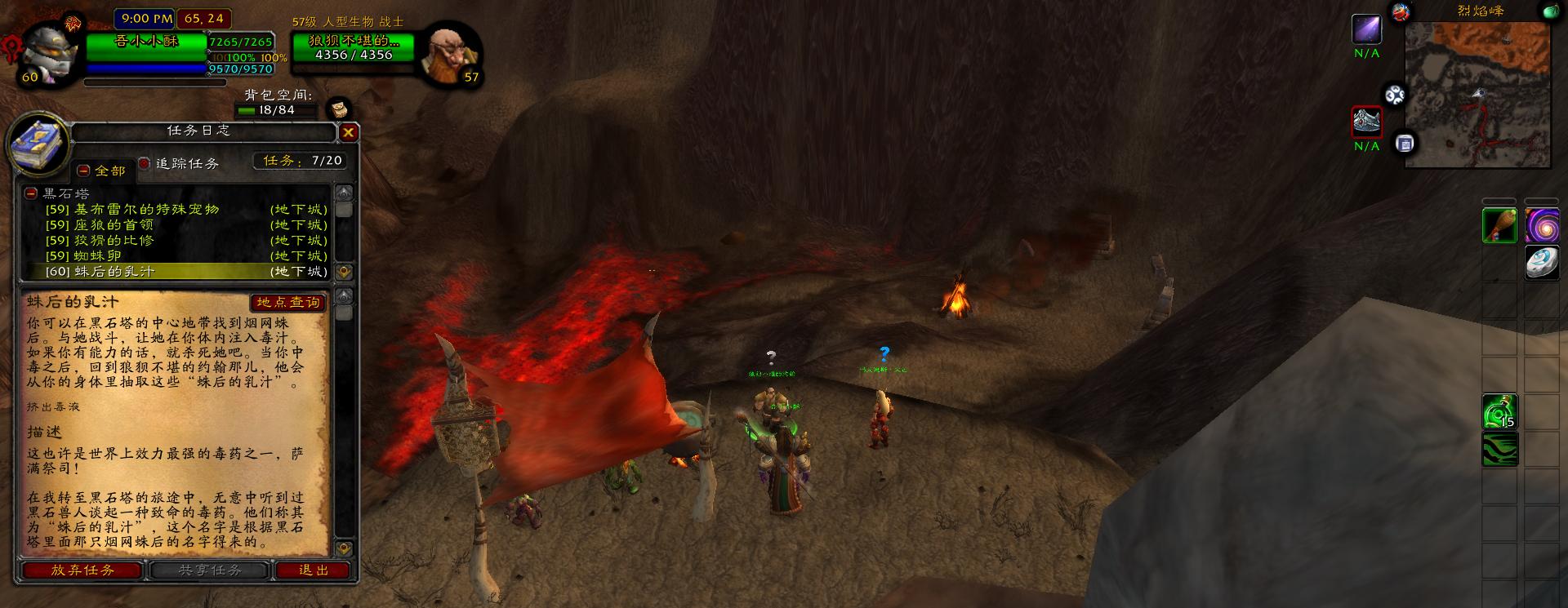Image resolution: width=1568 pixels, height=608 pixels.
Task: Click the 退出 exit button
Action: click(314, 570)
